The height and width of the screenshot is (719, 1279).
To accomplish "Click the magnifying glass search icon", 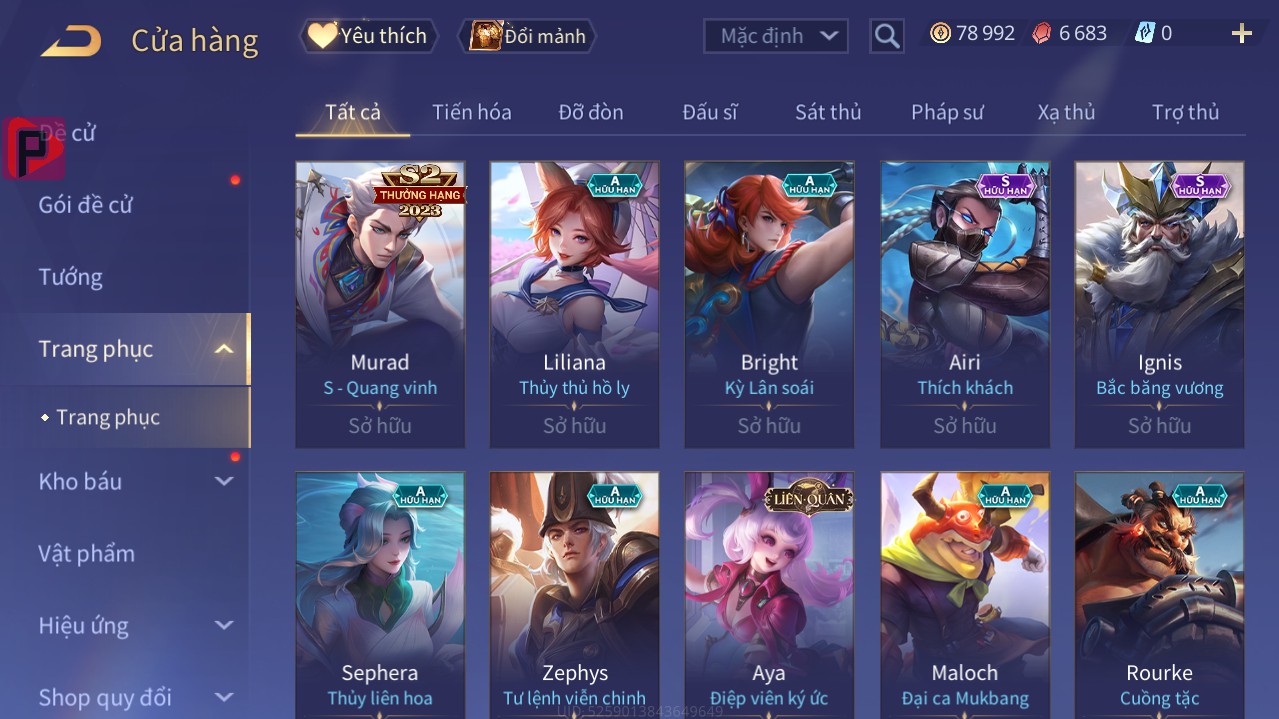I will coord(886,36).
